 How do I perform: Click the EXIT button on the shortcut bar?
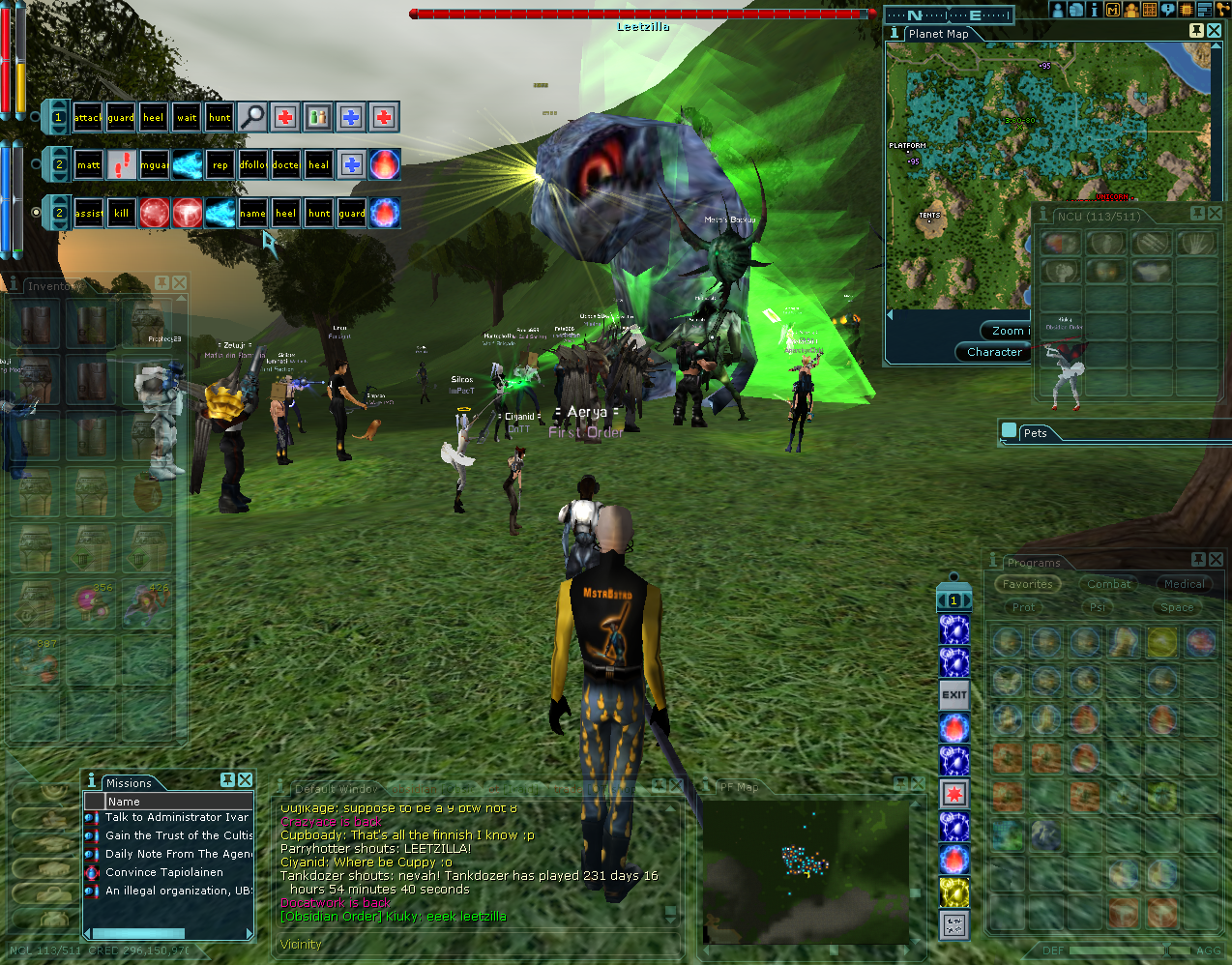point(954,694)
